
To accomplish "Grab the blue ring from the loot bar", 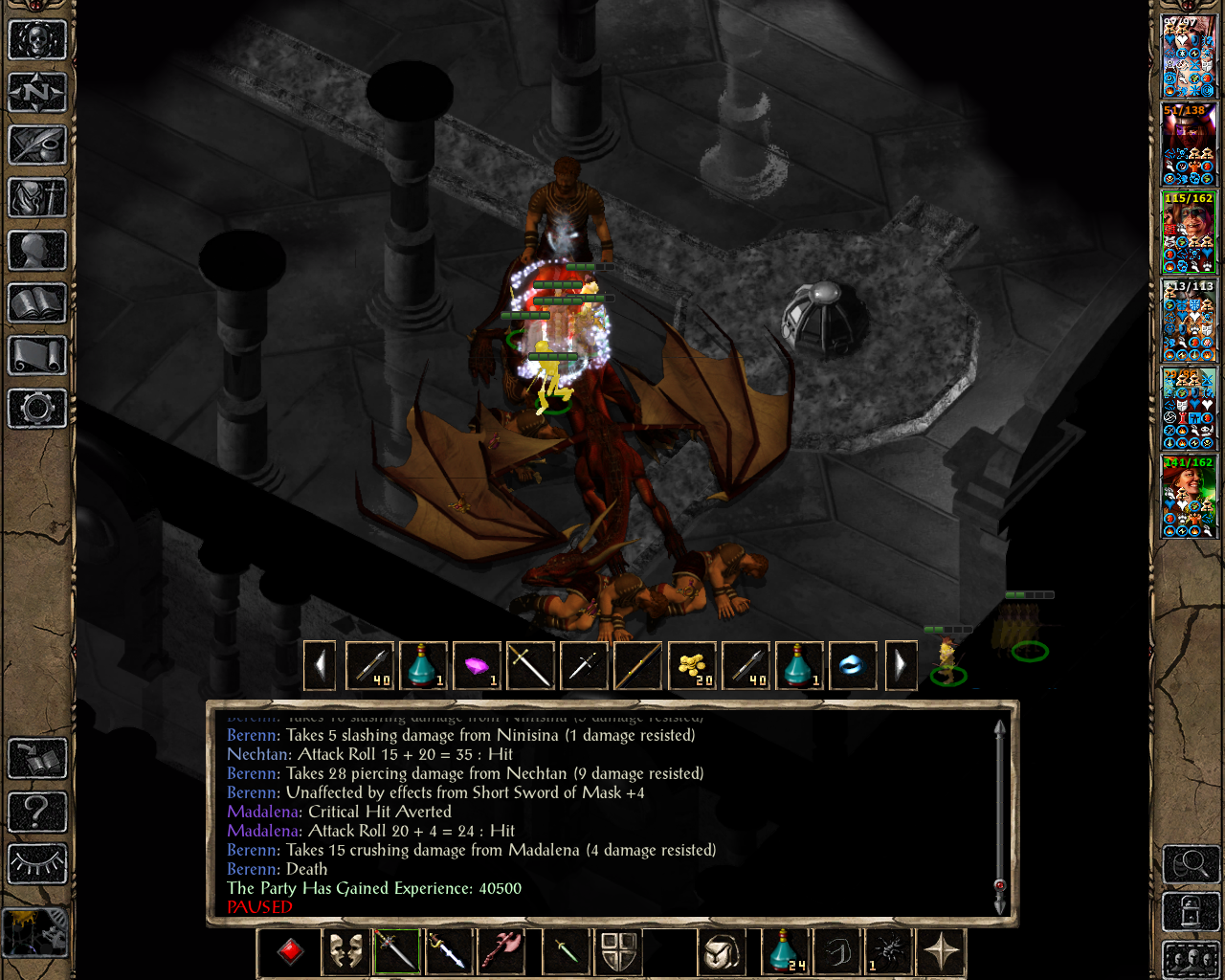I will click(852, 665).
